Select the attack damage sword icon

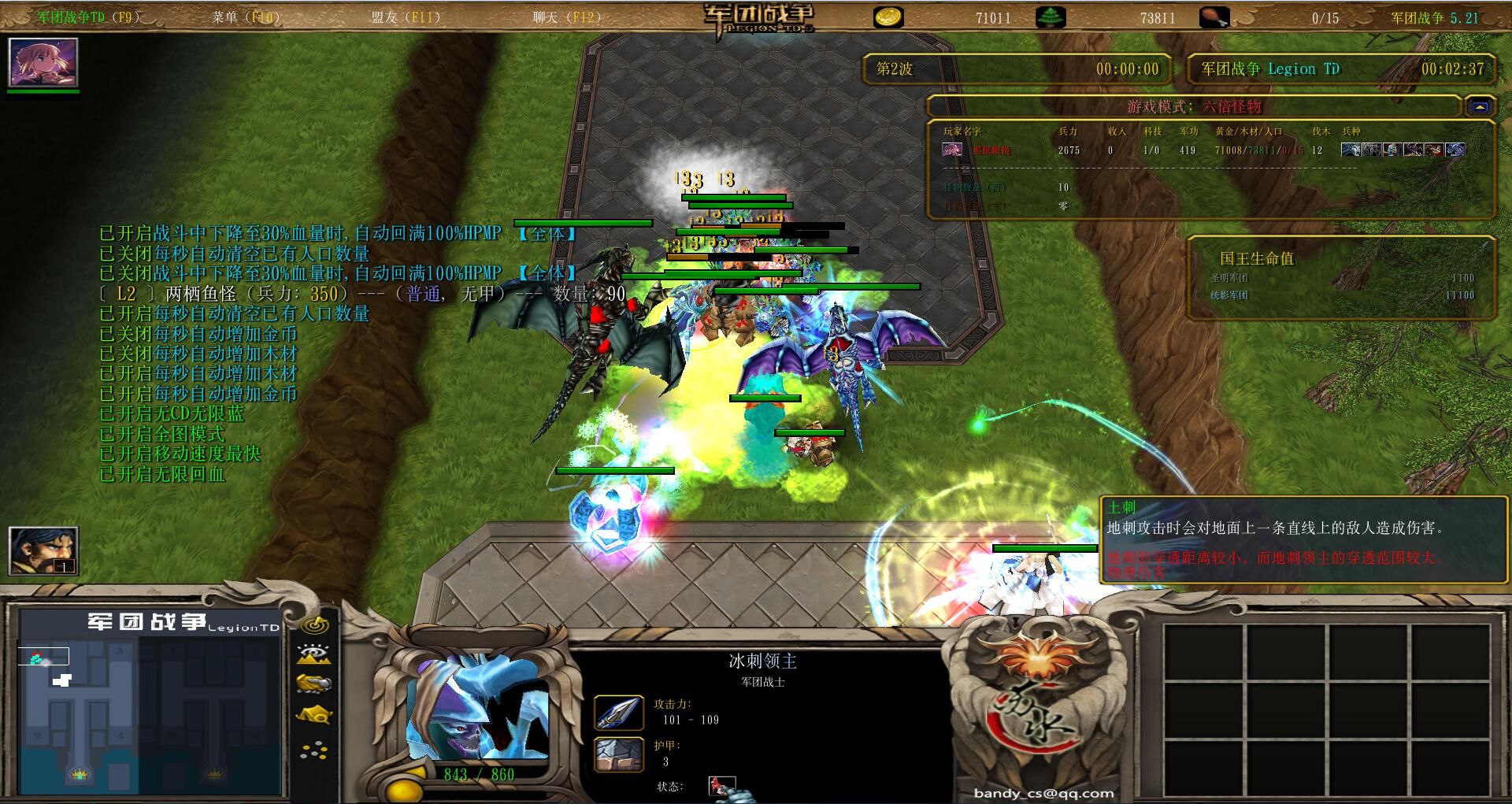618,712
